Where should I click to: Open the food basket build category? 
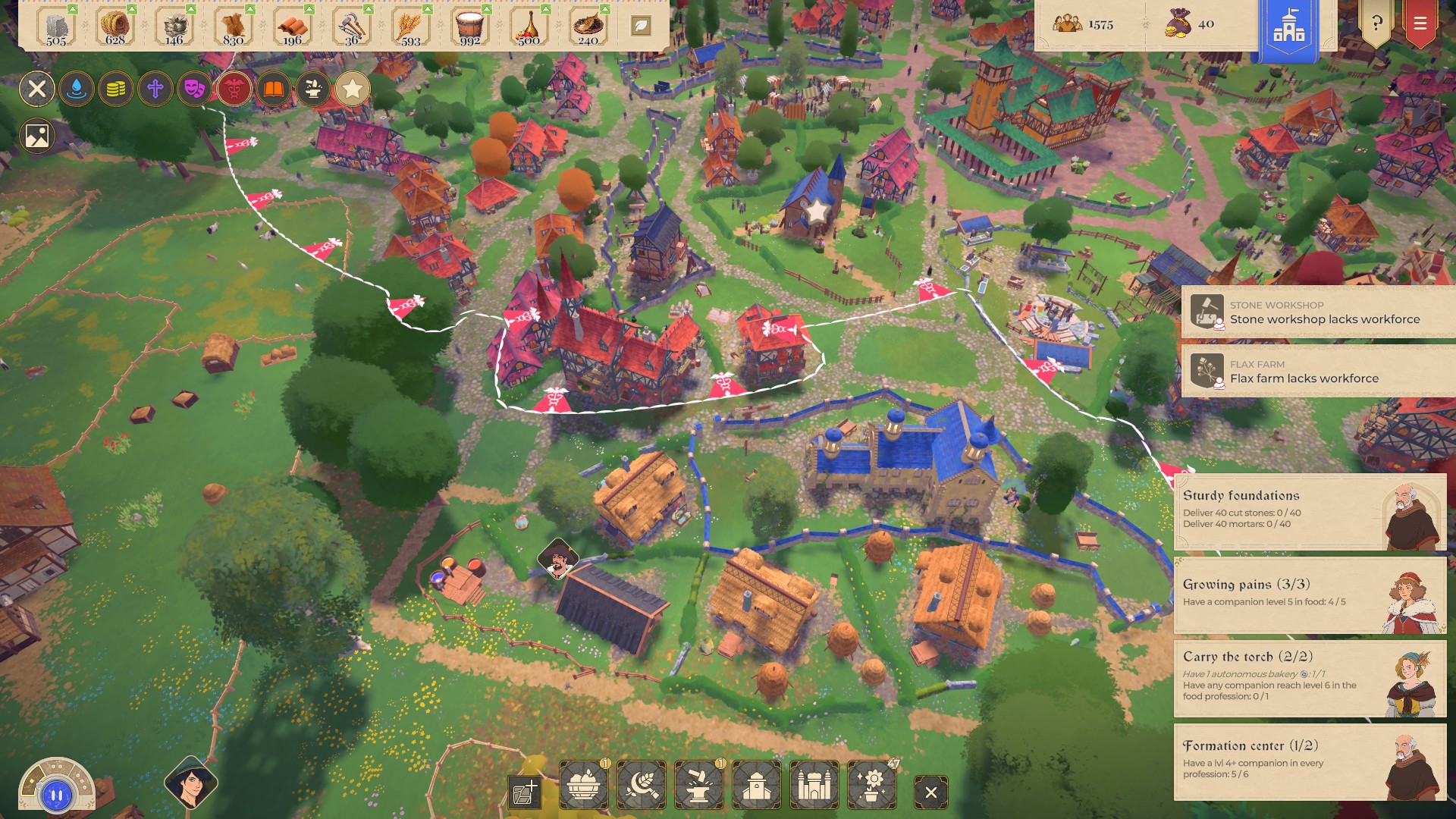point(583,786)
